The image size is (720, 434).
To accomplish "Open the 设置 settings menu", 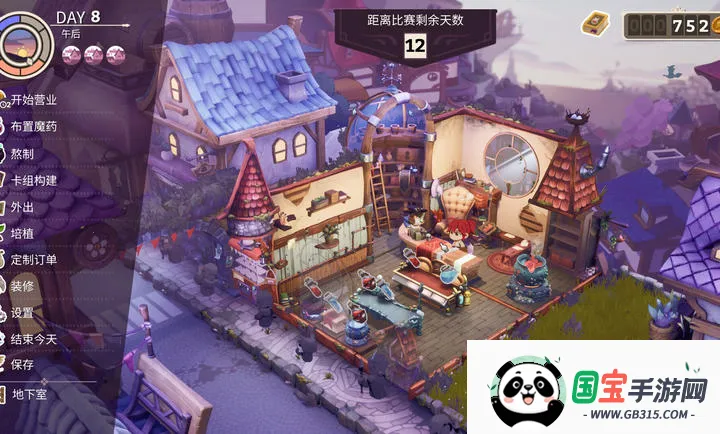I will point(22,312).
